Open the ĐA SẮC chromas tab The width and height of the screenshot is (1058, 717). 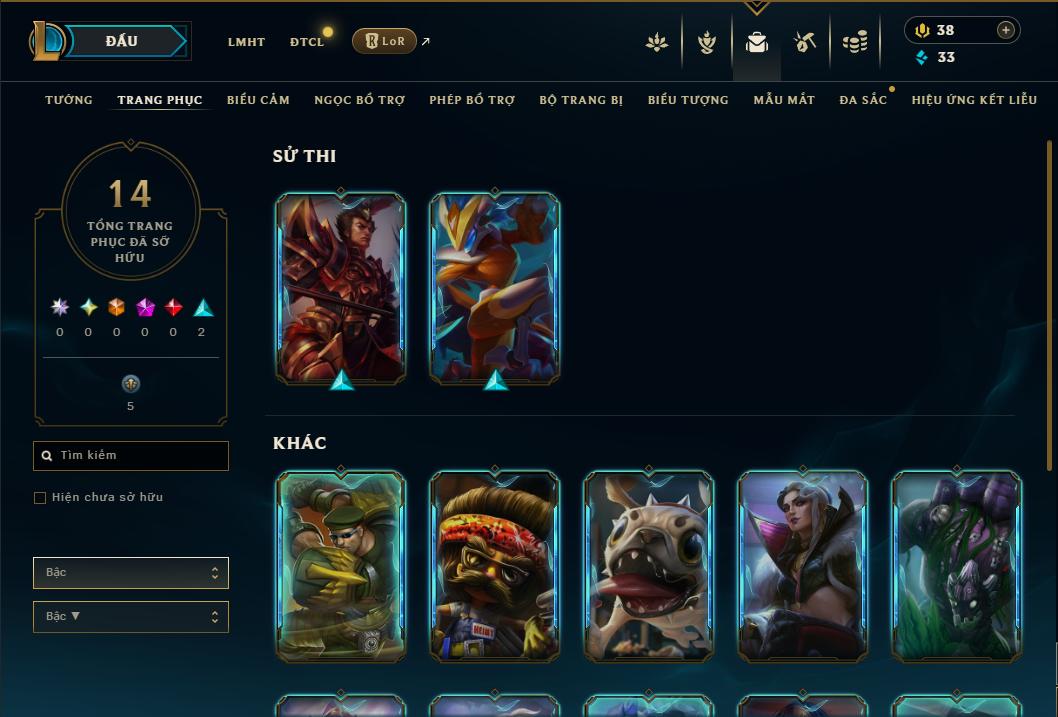pyautogui.click(x=863, y=100)
